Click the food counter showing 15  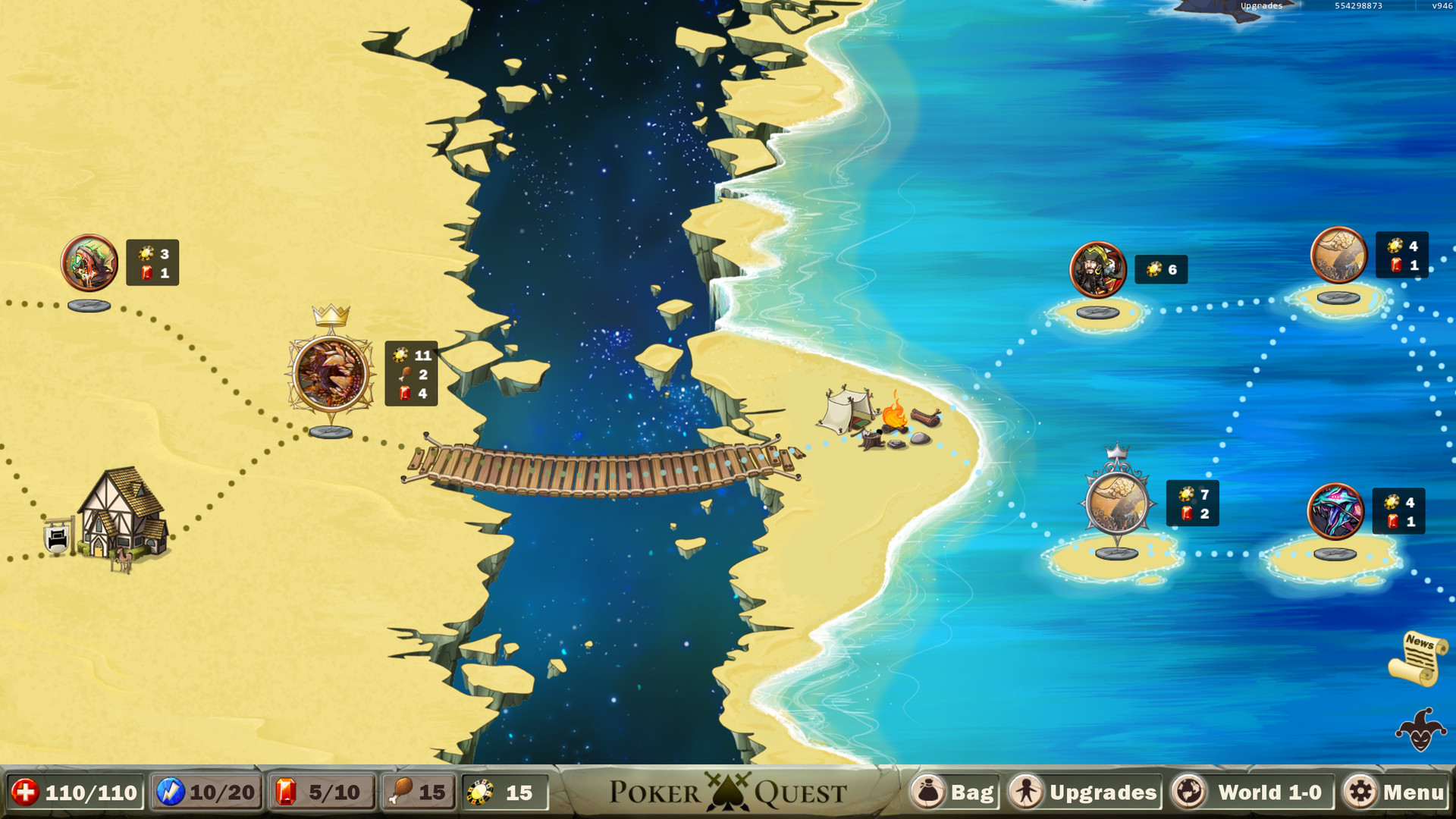[x=417, y=793]
